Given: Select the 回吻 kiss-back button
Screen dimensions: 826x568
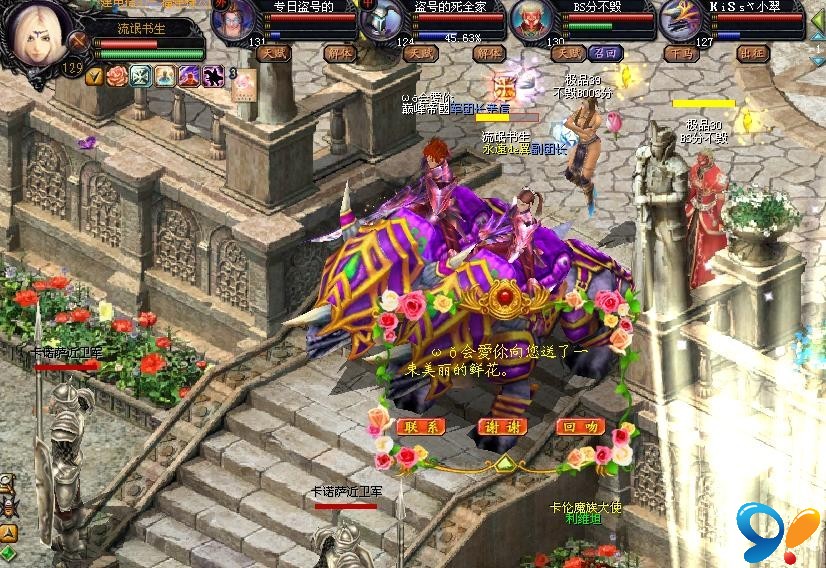Looking at the screenshot, I should pos(580,426).
